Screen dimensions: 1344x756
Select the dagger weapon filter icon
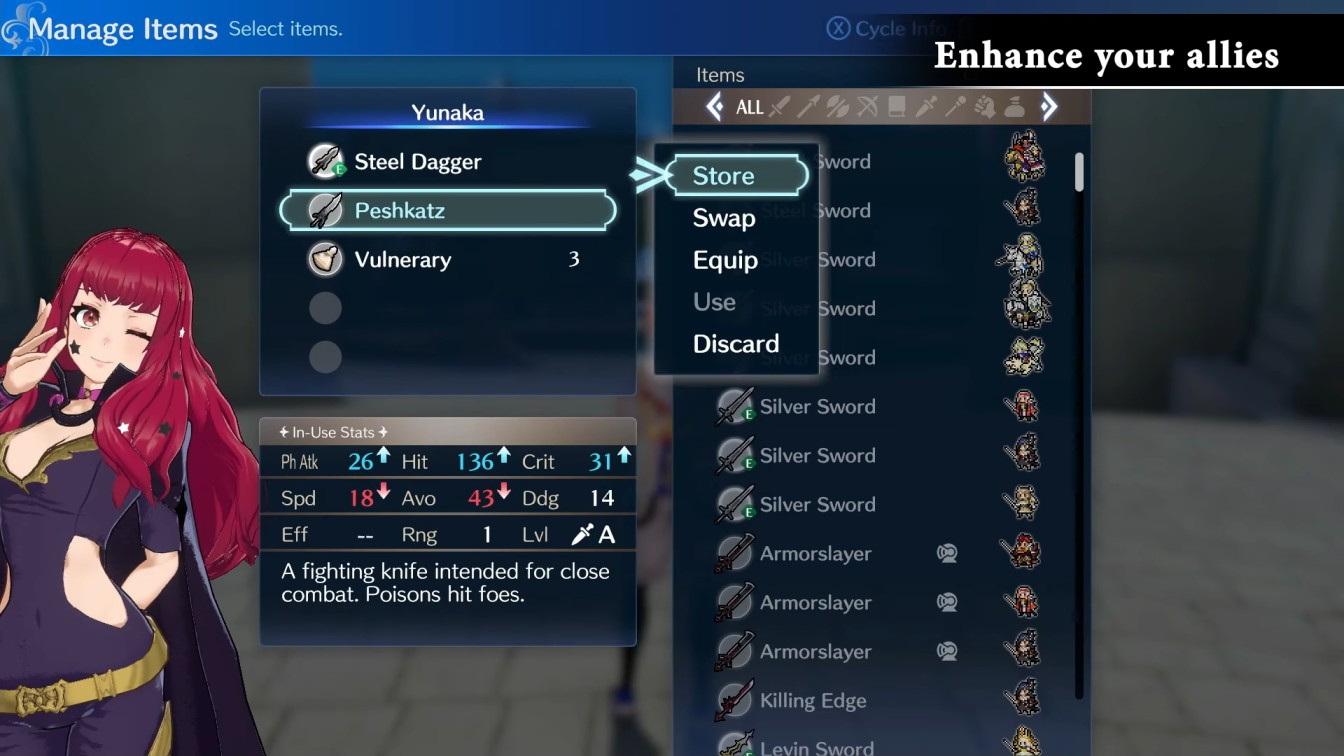click(926, 107)
